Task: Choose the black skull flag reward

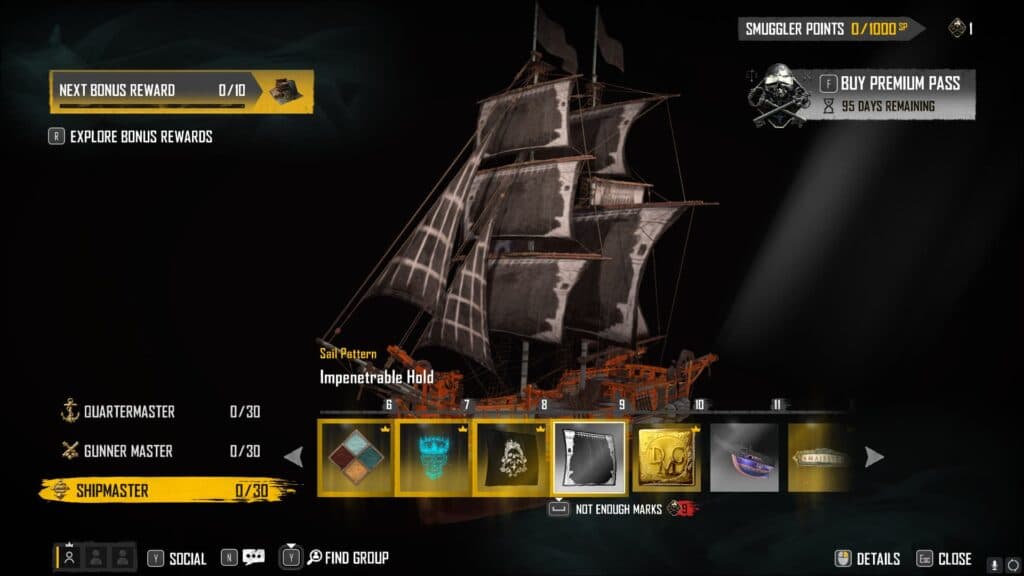Action: tap(512, 457)
